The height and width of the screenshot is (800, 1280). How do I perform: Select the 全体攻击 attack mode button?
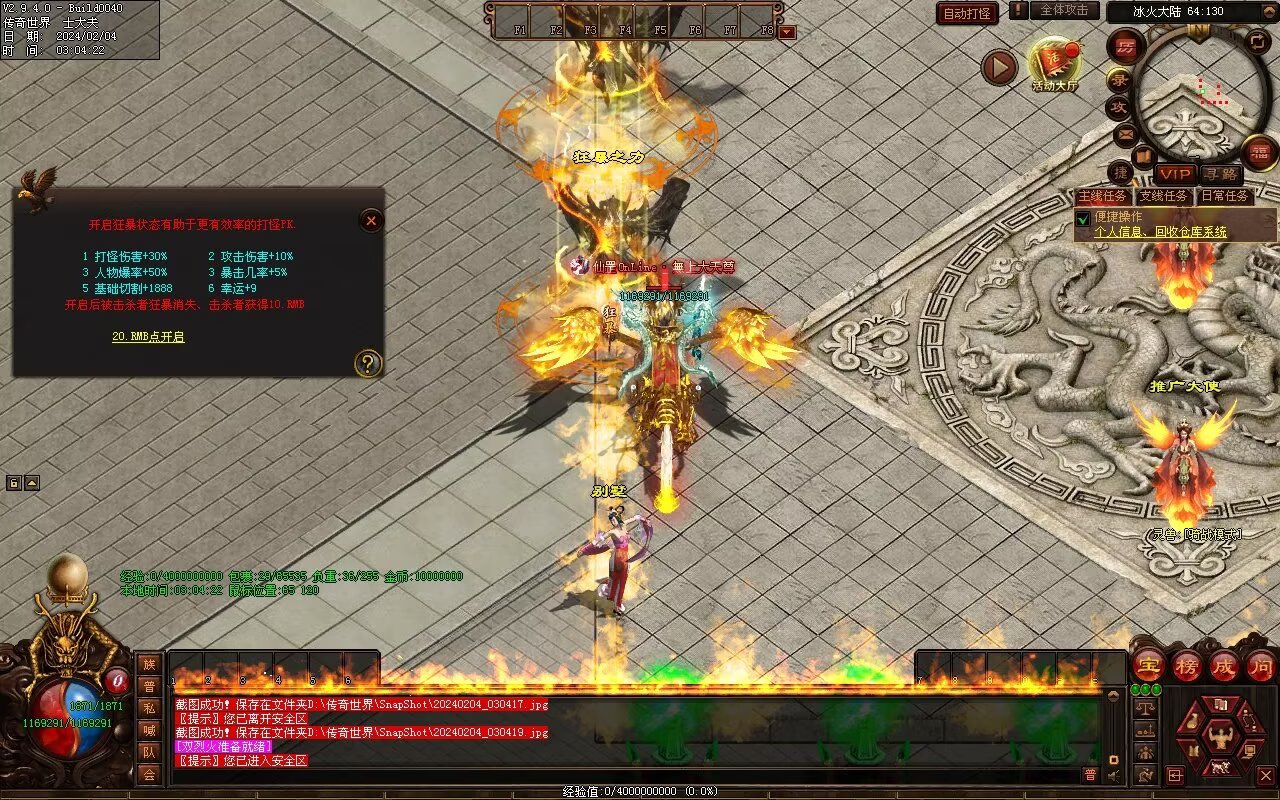pyautogui.click(x=1064, y=10)
